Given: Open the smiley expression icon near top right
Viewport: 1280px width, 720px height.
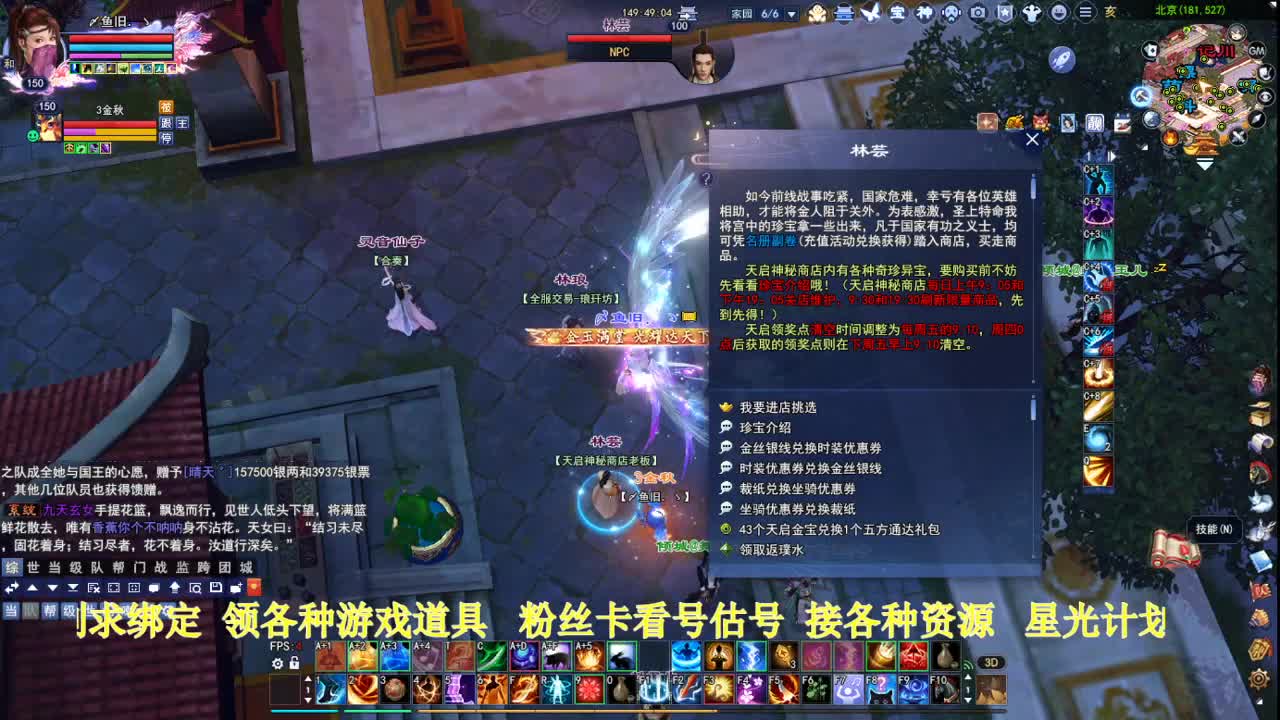Looking at the screenshot, I should 1059,13.
